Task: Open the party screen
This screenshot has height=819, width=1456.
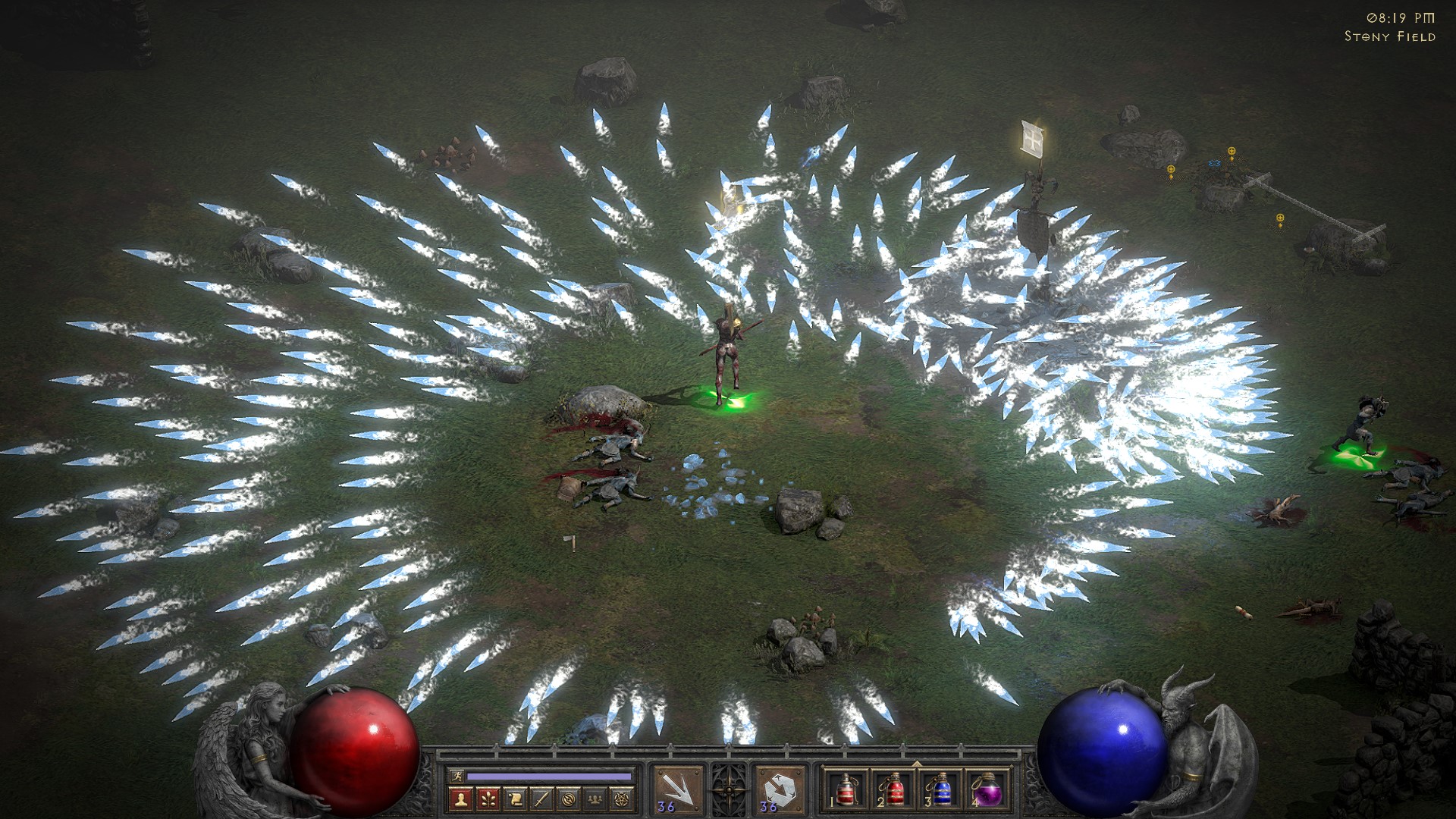Action: (595, 799)
